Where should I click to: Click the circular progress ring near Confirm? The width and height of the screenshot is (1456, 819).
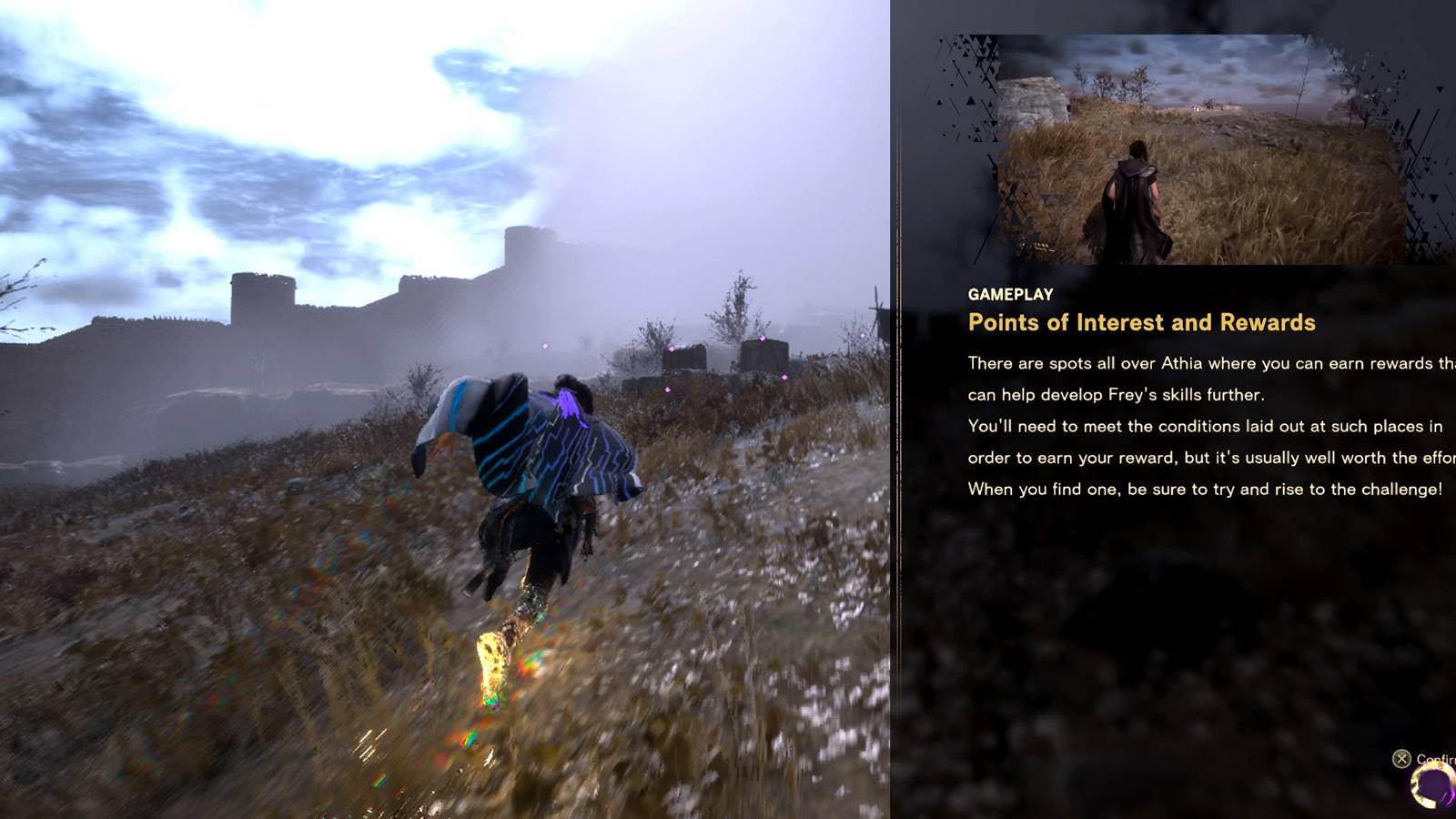1431,786
